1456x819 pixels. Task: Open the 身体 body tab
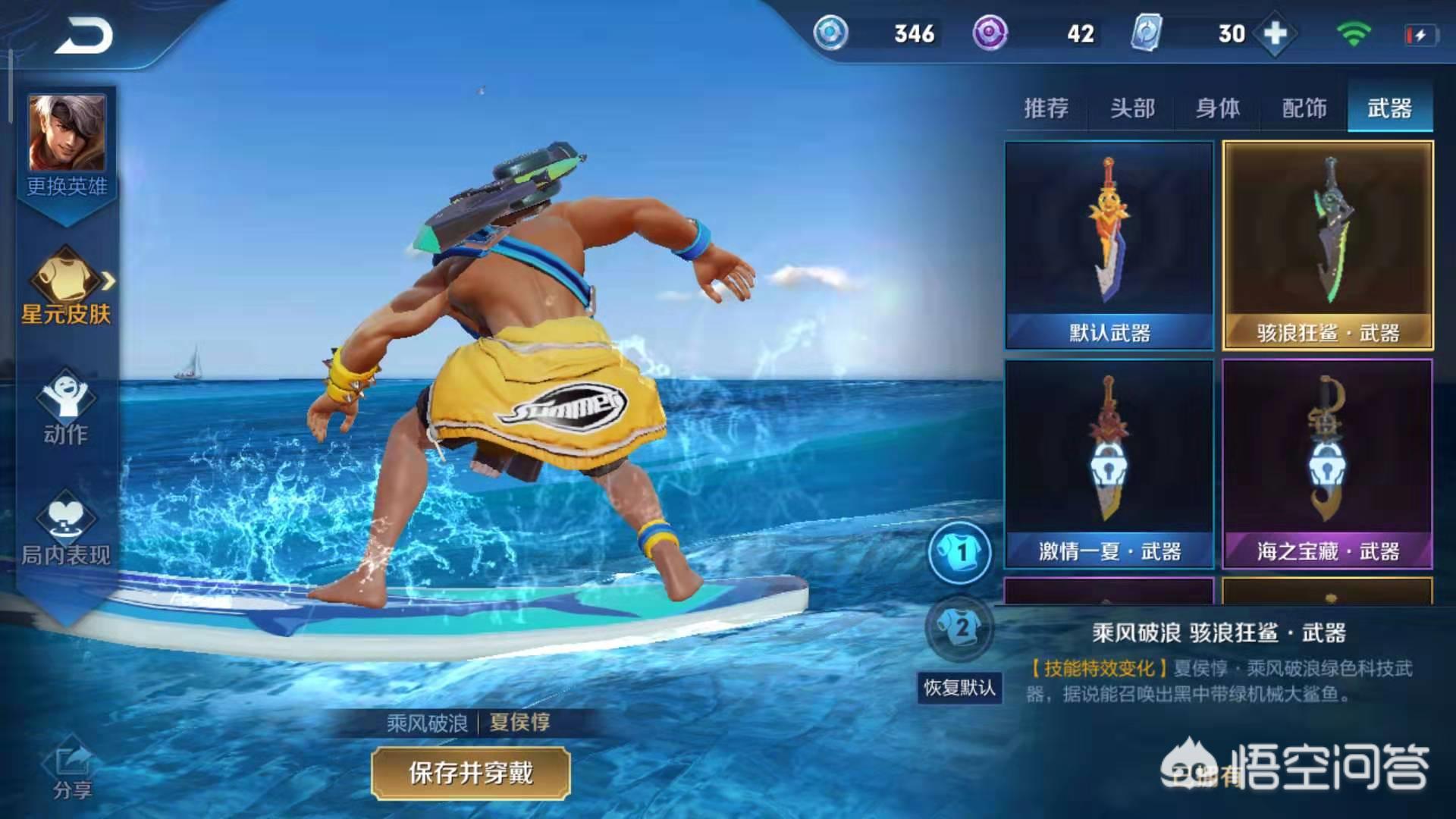coord(1218,108)
